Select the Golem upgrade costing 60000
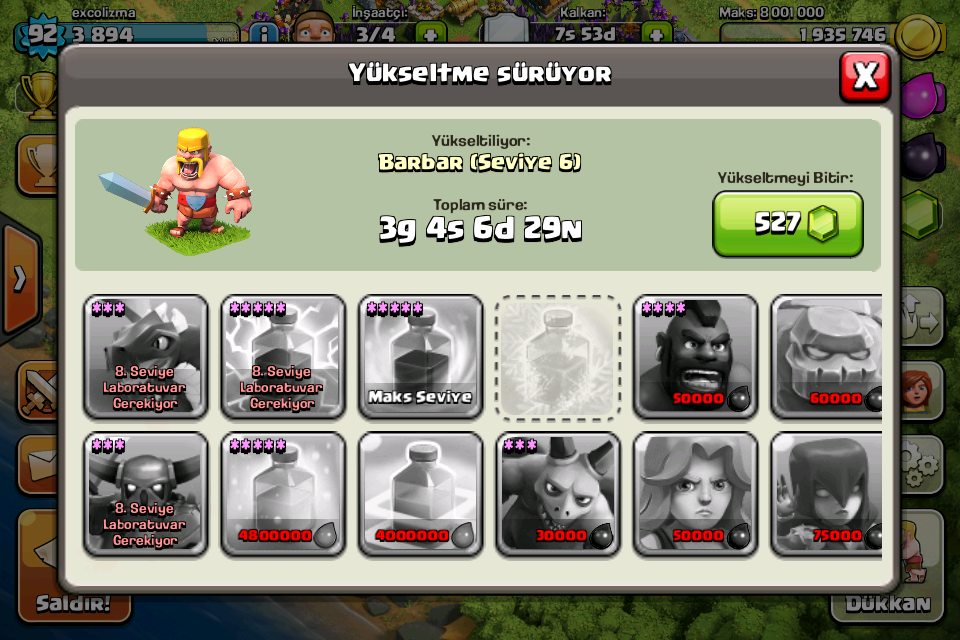 point(826,356)
